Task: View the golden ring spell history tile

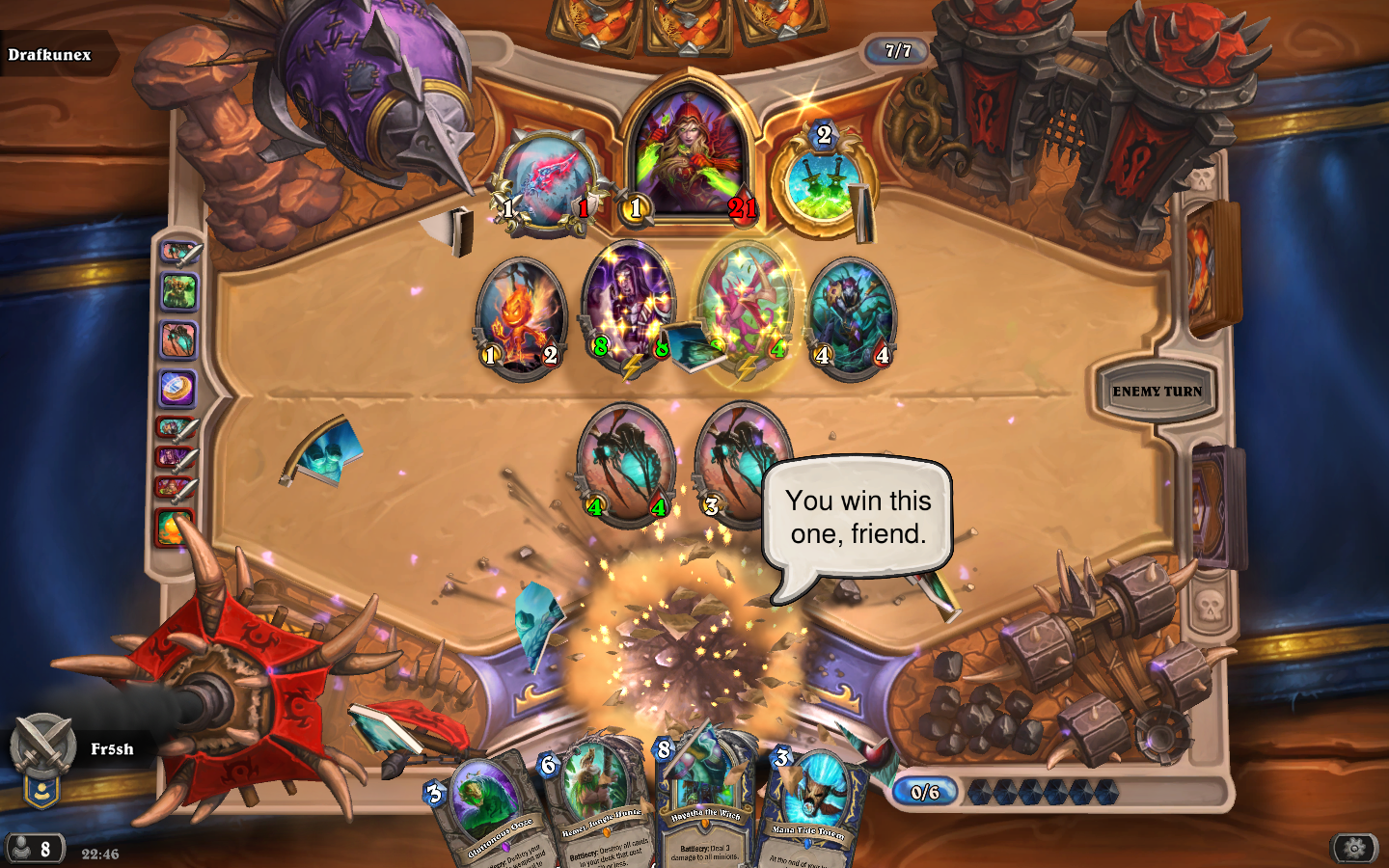Action: (177, 389)
